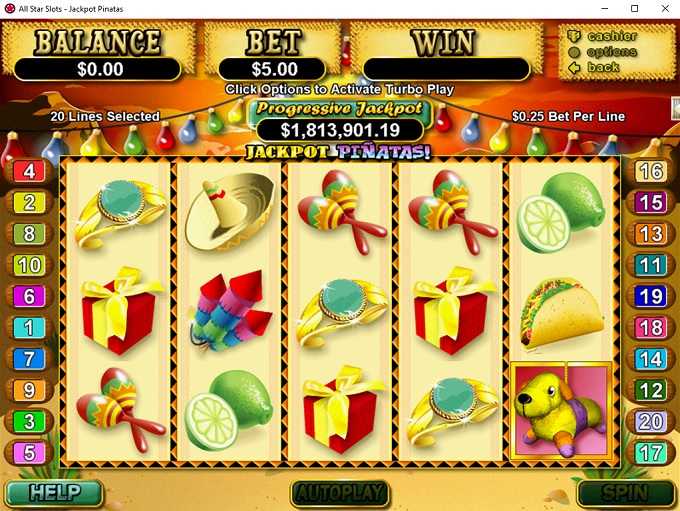The height and width of the screenshot is (511, 680).
Task: Open the cashier
Action: [x=612, y=37]
